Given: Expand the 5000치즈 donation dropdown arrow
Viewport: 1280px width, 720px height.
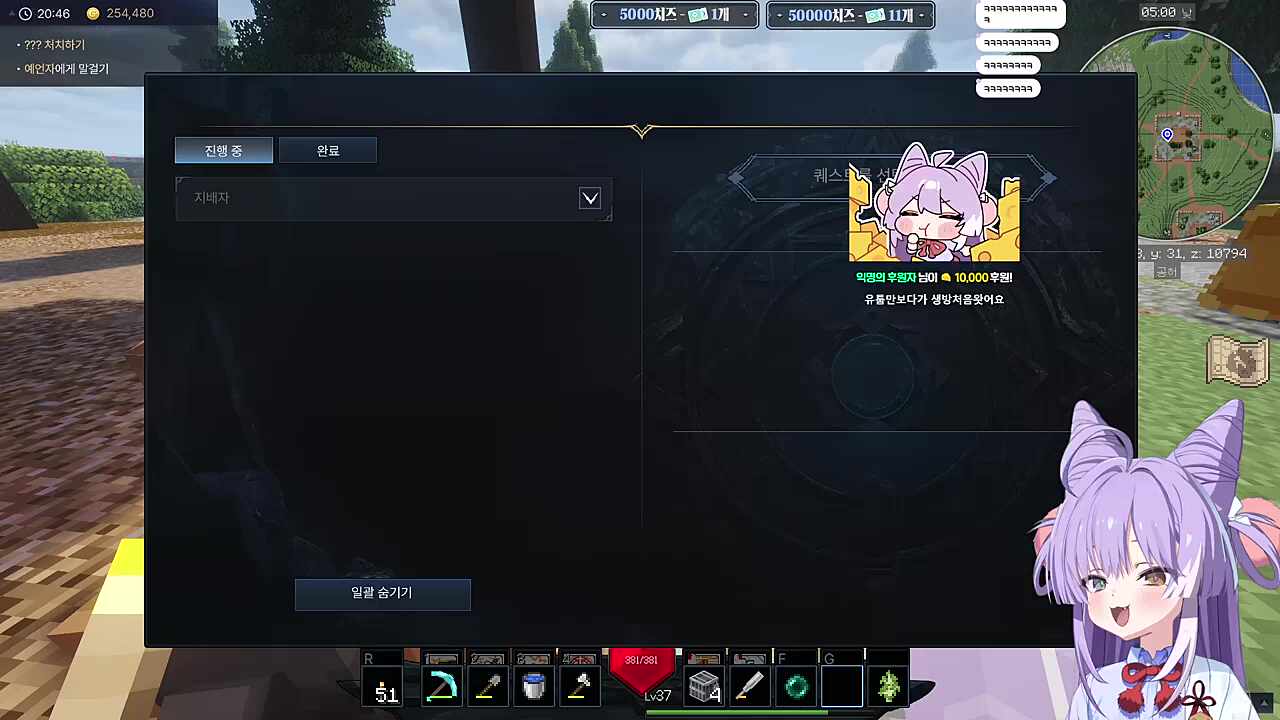Looking at the screenshot, I should pyautogui.click(x=745, y=14).
